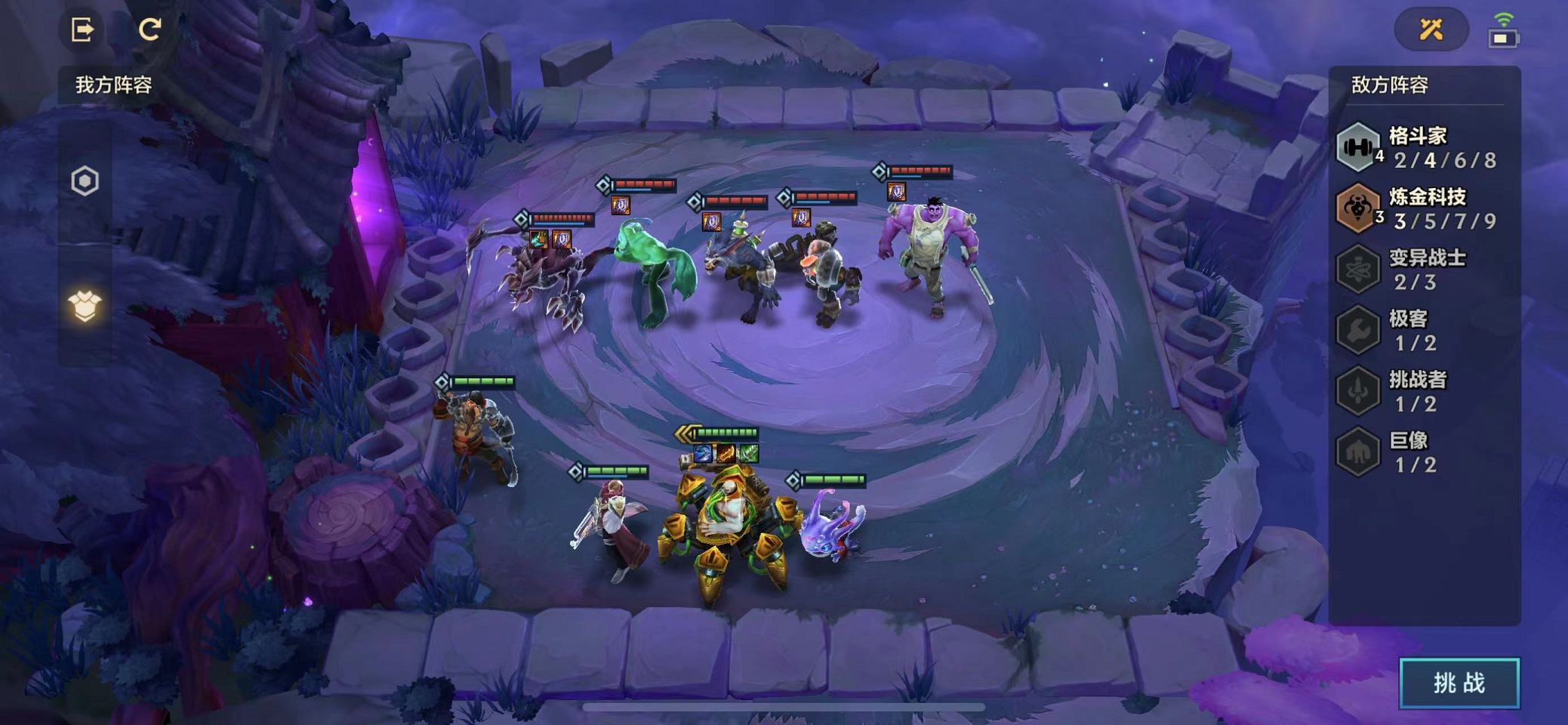
Task: Open the crossed tools icon button
Action: coord(1431,29)
